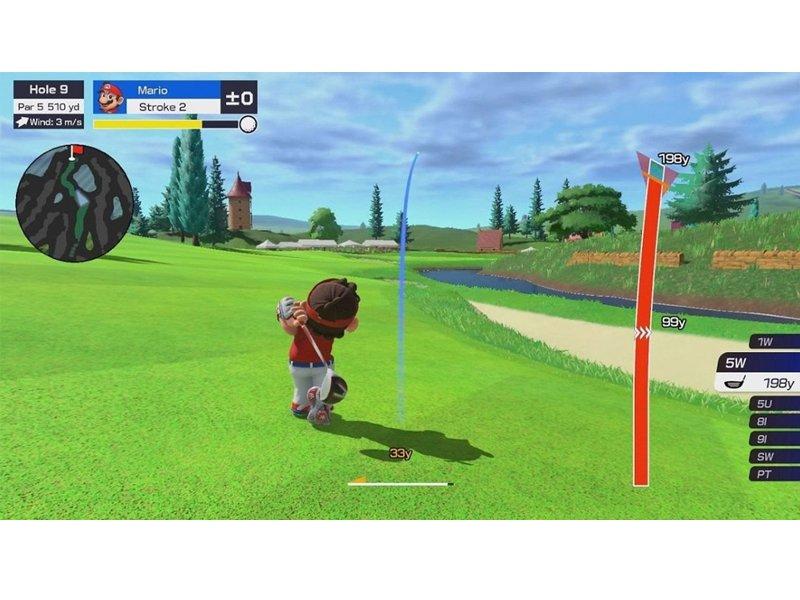This screenshot has height=600, width=800.
Task: Choose the SW sand wedge club
Action: 773,456
